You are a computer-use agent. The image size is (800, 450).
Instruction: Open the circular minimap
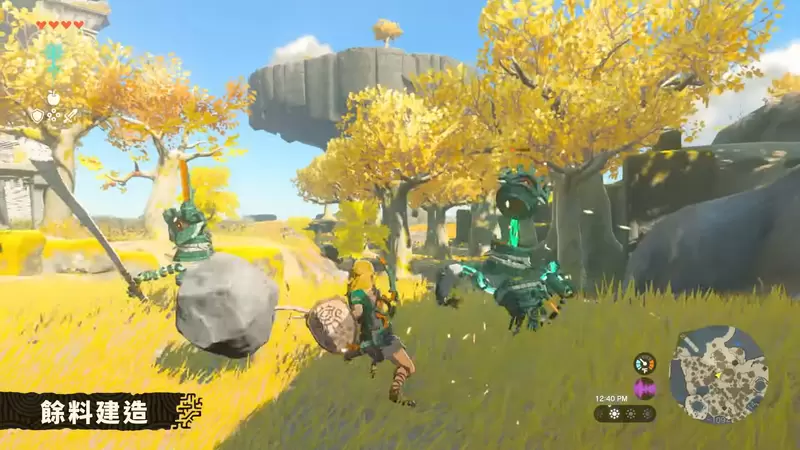point(717,374)
